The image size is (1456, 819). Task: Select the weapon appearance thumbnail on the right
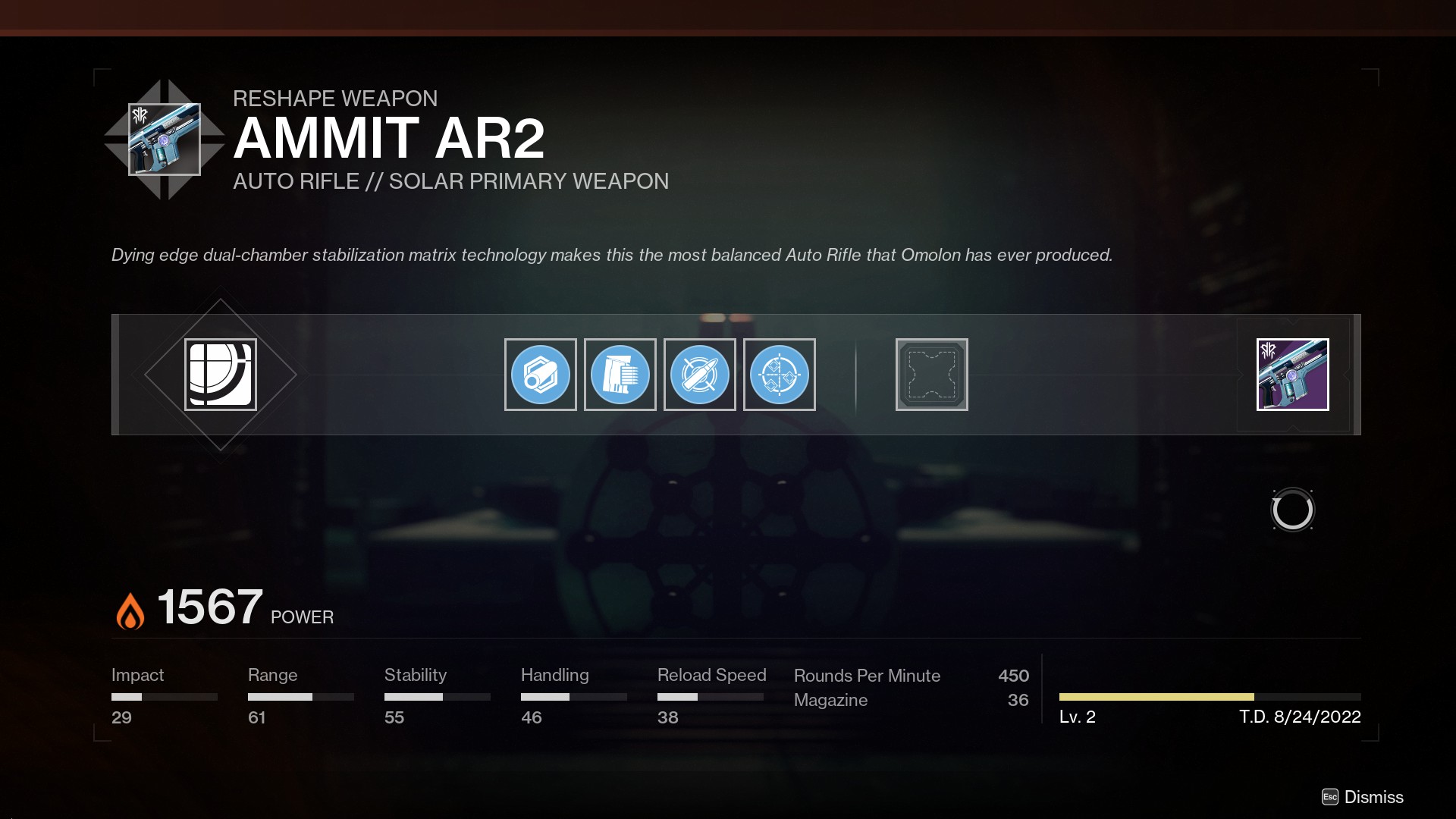pyautogui.click(x=1292, y=374)
